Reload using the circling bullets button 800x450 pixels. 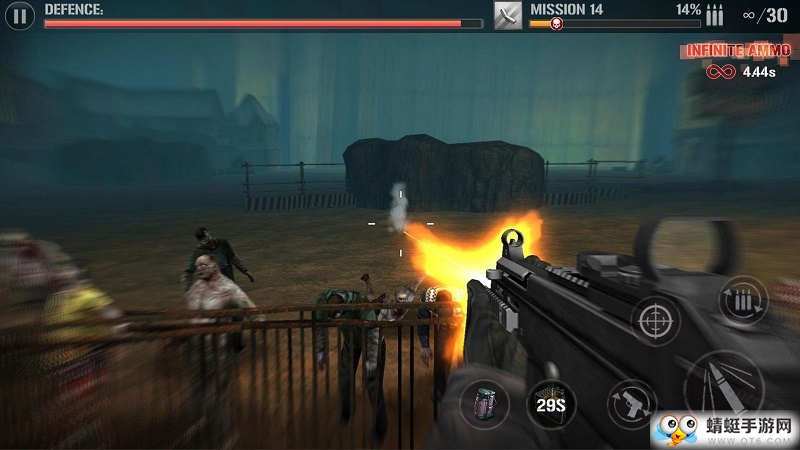(x=742, y=301)
